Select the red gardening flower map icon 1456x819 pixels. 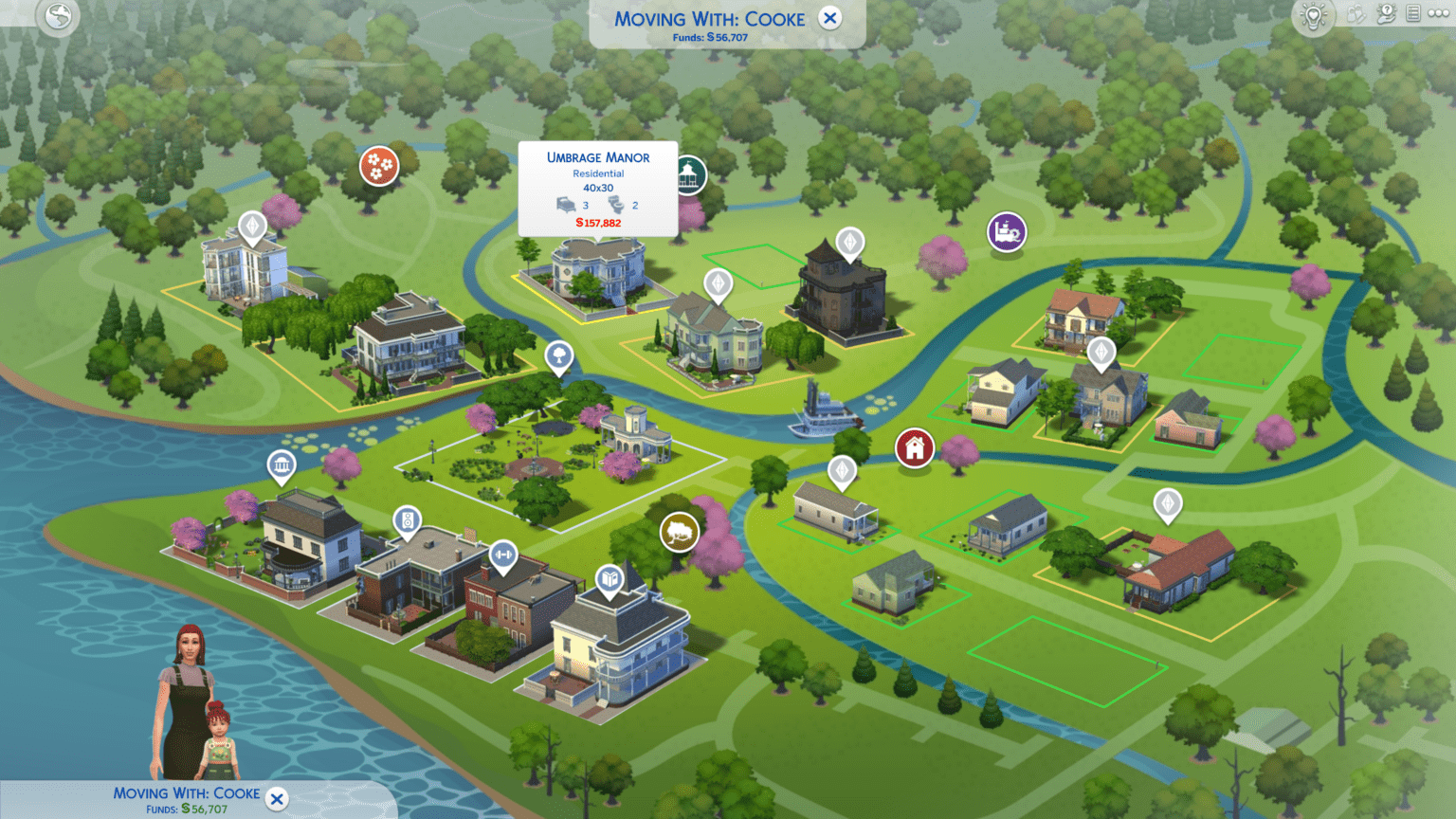(x=378, y=165)
